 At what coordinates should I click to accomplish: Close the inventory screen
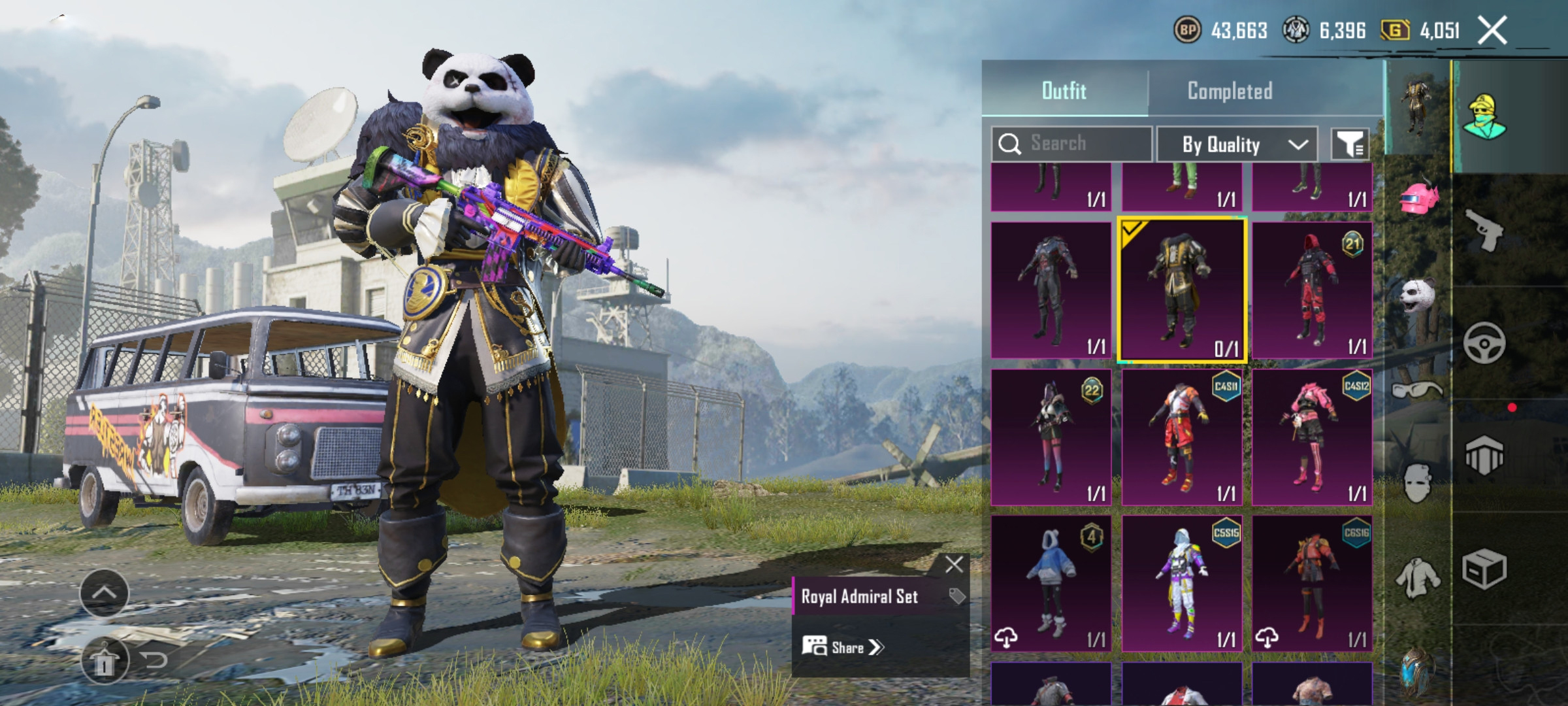point(1492,30)
